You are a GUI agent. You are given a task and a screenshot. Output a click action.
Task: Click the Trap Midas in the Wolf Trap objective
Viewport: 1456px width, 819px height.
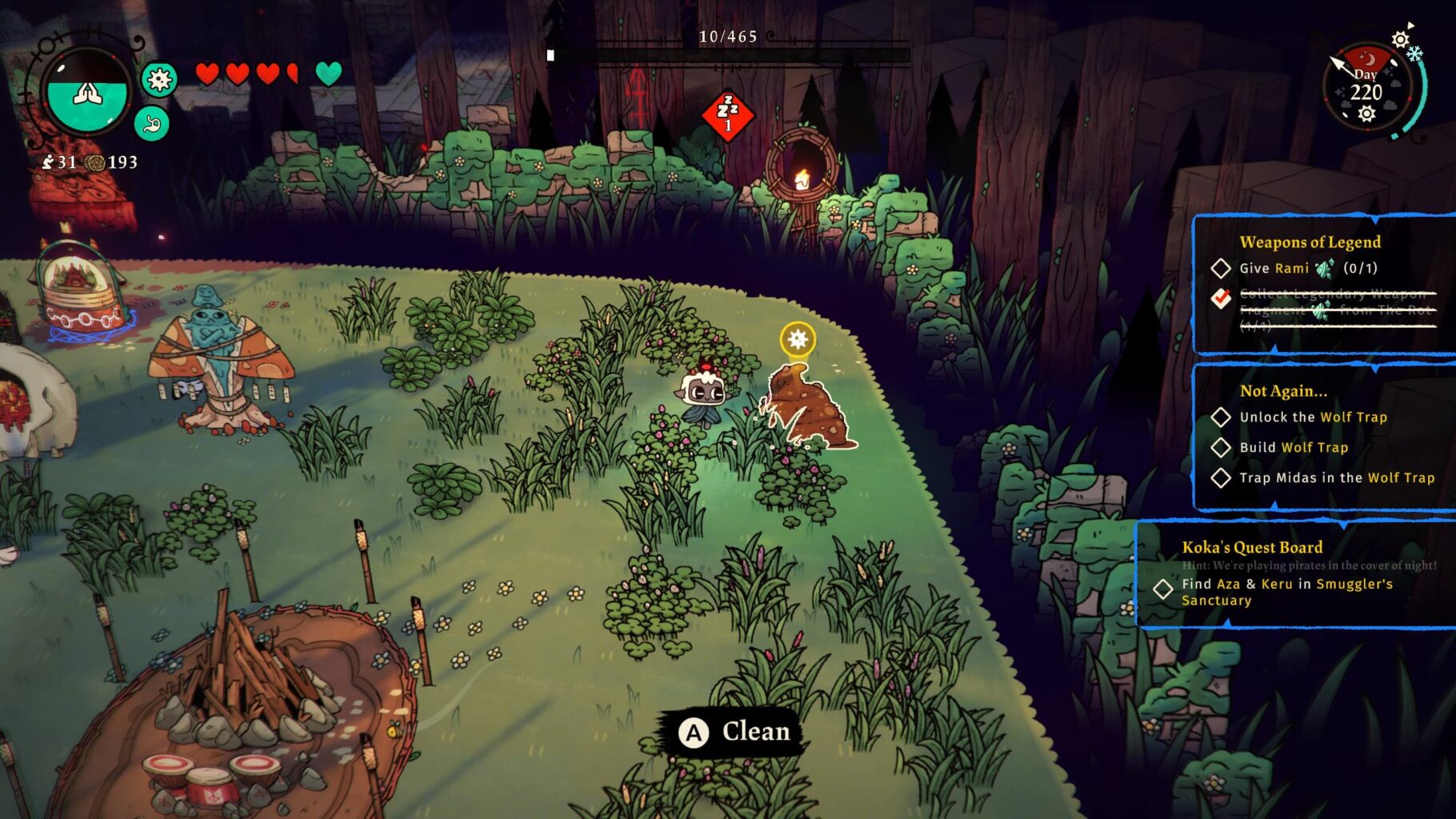tap(1336, 478)
